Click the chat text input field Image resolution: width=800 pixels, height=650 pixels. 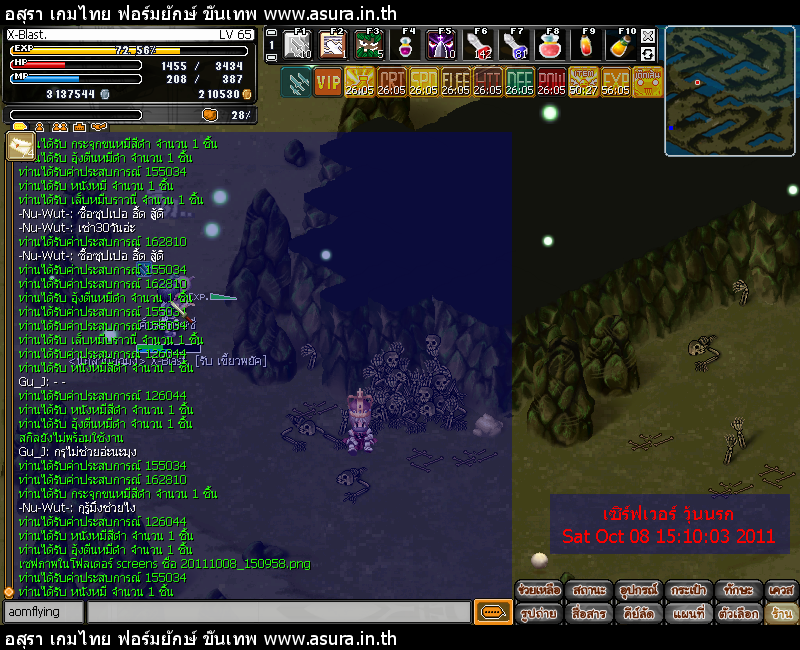click(x=278, y=612)
